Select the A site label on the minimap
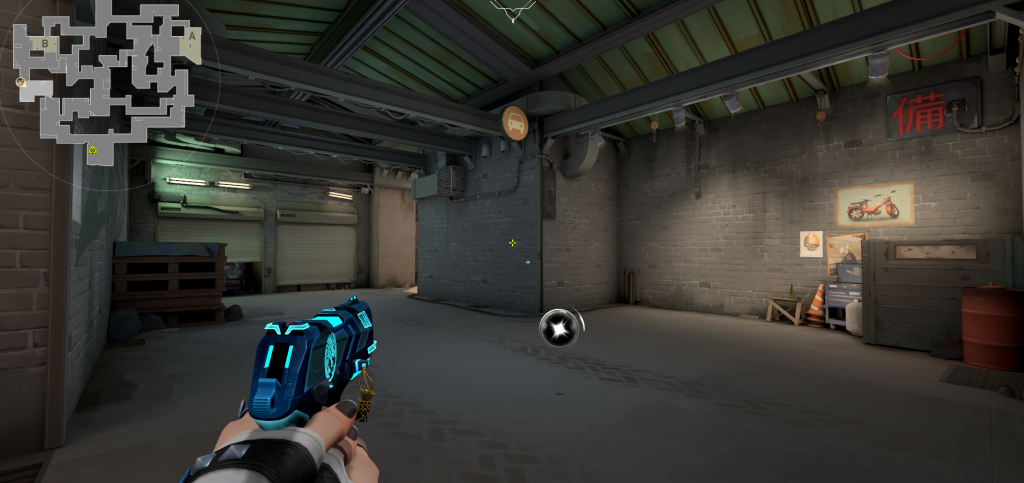Viewport: 1024px width, 483px height. 191,34
